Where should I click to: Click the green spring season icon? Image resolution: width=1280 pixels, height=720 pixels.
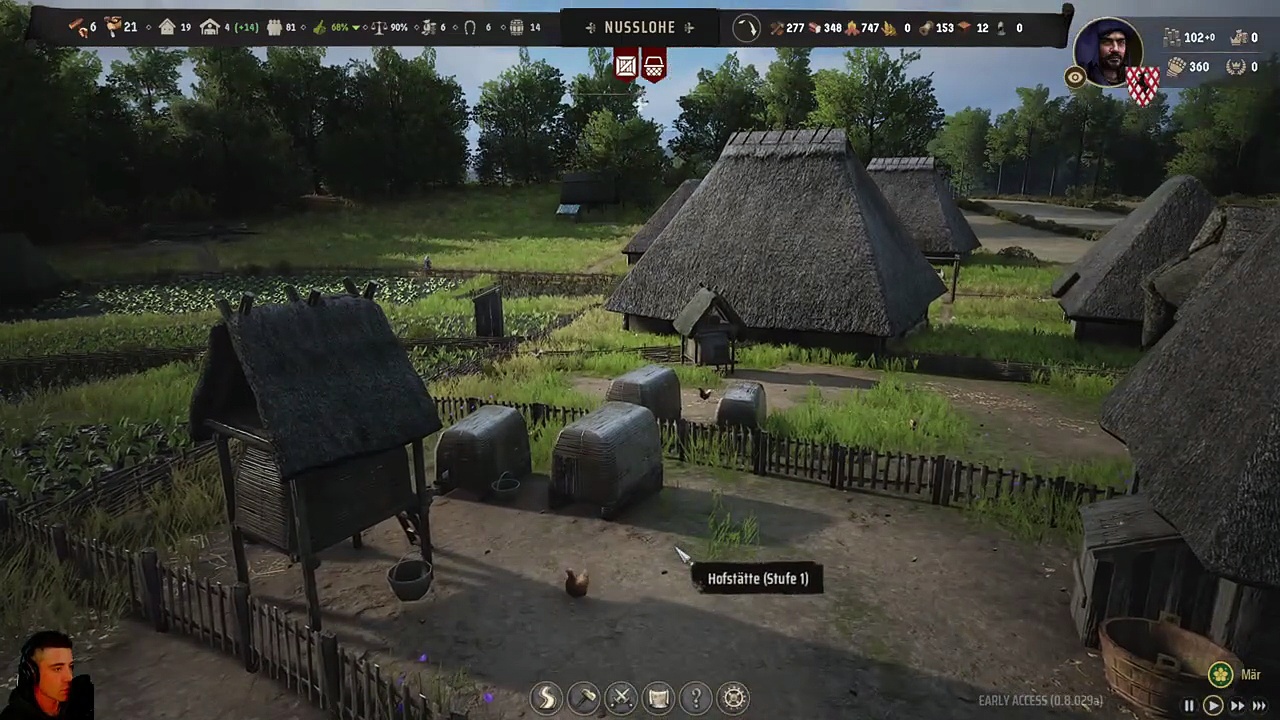[1220, 674]
